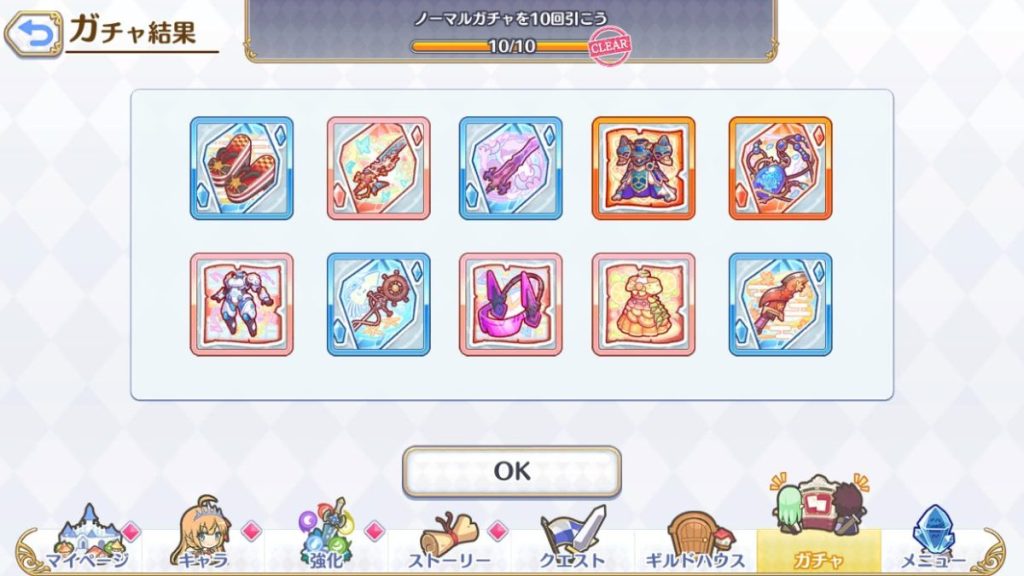
Task: Inspect the orange axe equipment result
Action: tap(780, 304)
